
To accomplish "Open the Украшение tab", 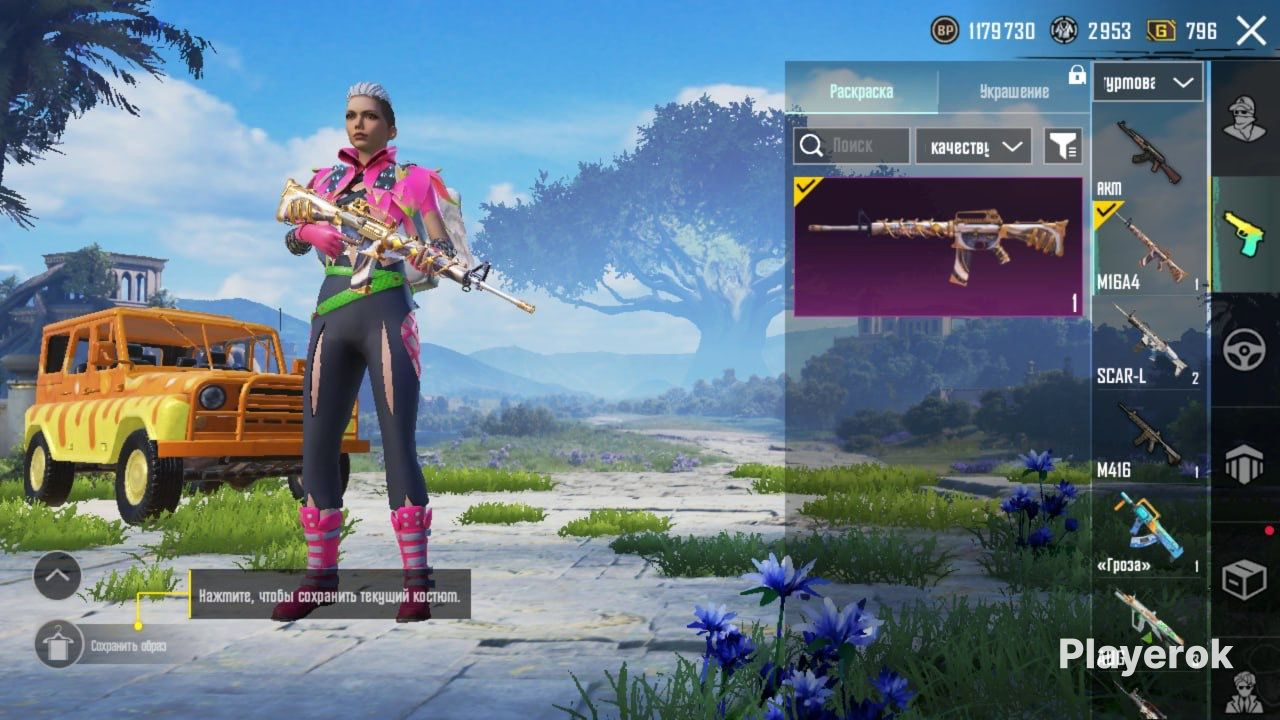I will (x=1014, y=92).
